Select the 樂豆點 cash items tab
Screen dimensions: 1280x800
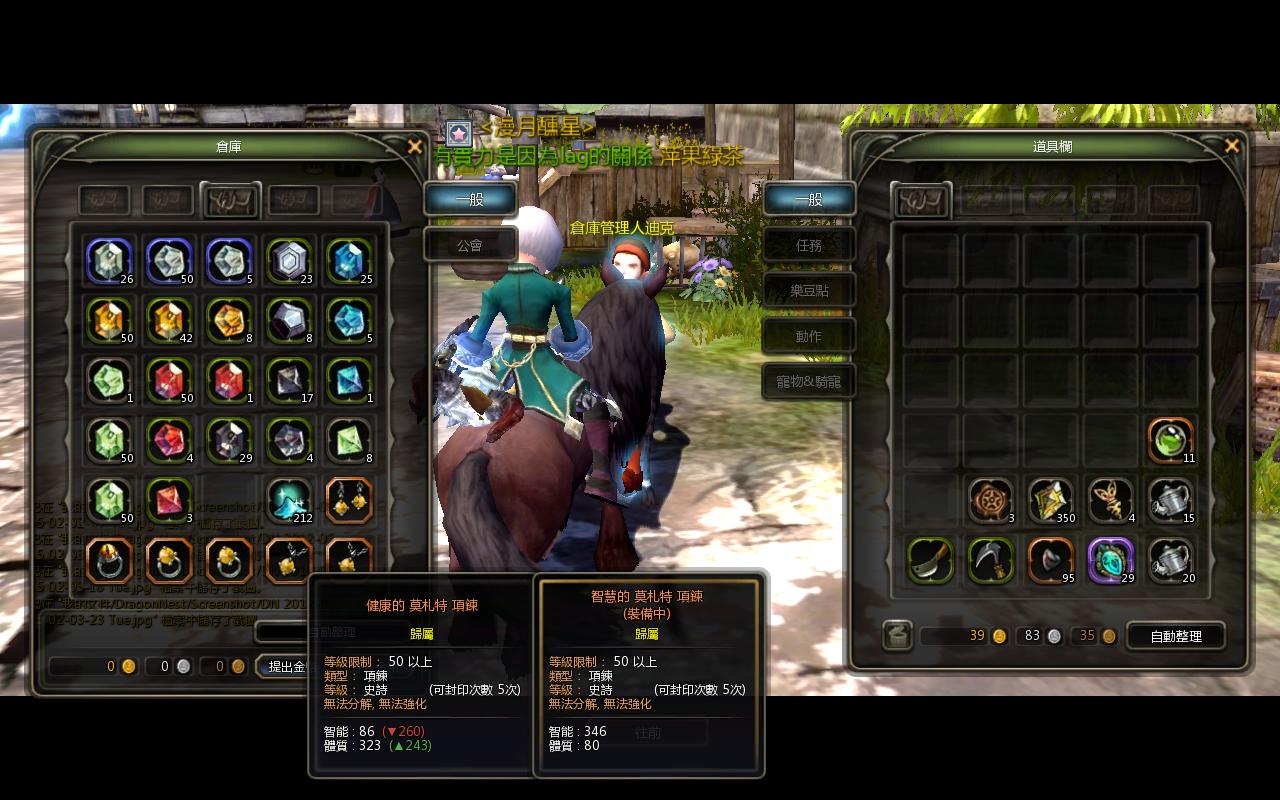click(x=809, y=290)
